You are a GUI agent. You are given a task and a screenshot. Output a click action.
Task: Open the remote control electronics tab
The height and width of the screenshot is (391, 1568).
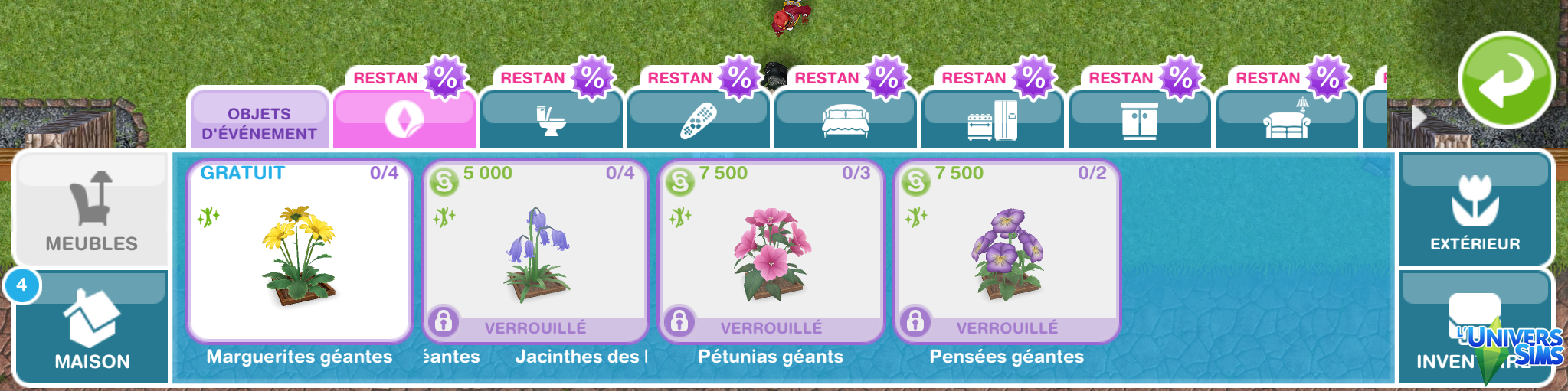coord(698,120)
